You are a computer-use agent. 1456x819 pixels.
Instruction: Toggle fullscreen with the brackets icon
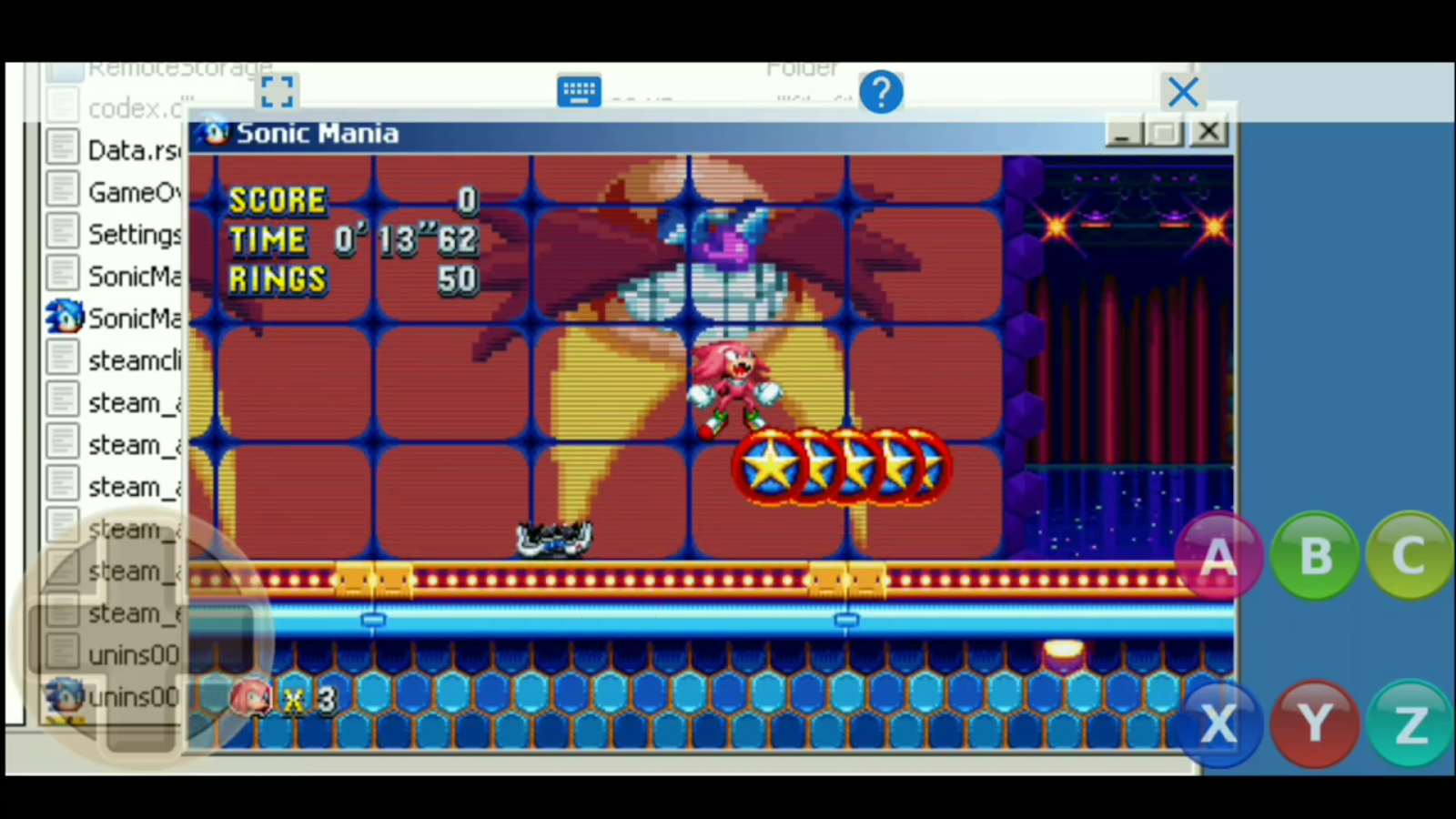click(x=277, y=91)
